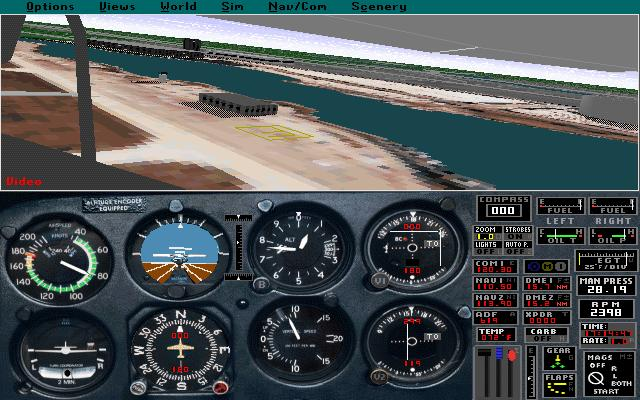Open the Scenery menu
The height and width of the screenshot is (400, 640).
coord(377,6)
